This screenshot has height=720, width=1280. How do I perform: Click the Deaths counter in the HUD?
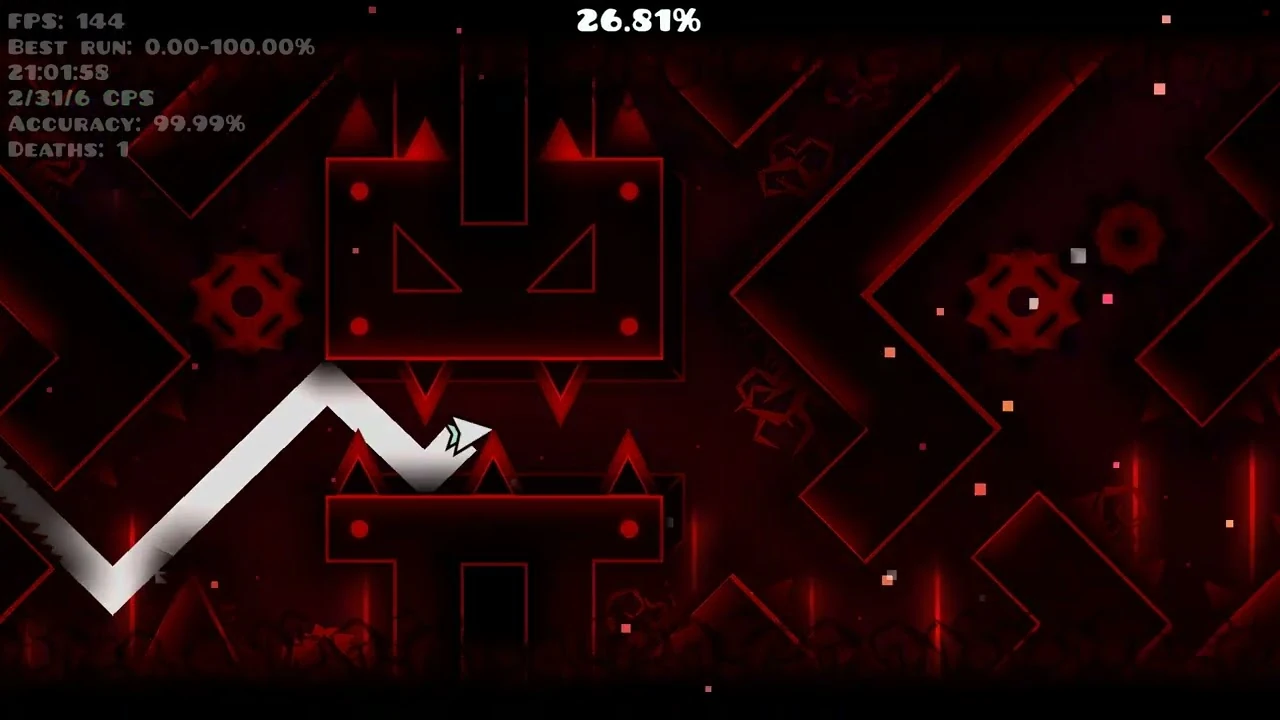point(65,149)
